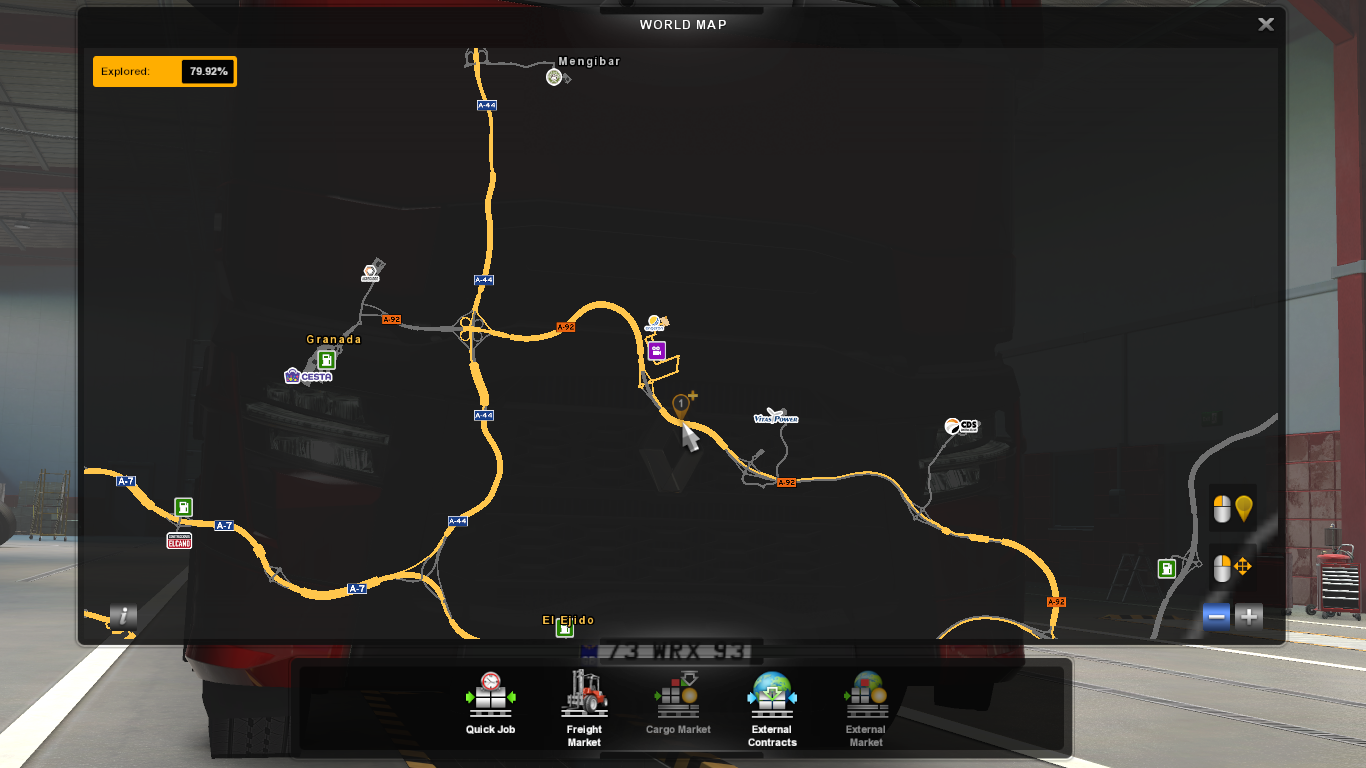Screen dimensions: 1366x768
Task: Zoom in the map with plus button
Action: 1249,617
